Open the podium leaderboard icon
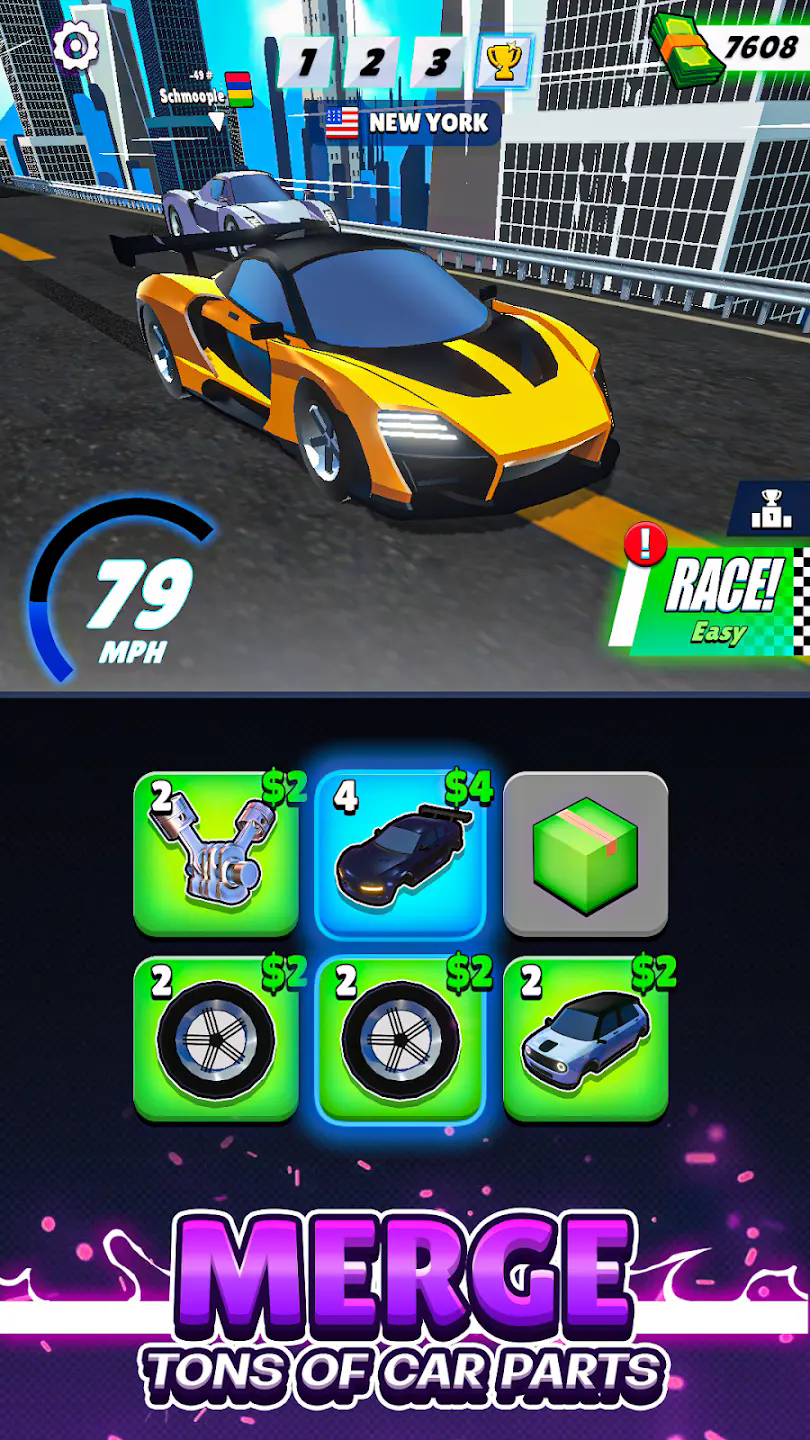810x1440 pixels. click(x=771, y=509)
